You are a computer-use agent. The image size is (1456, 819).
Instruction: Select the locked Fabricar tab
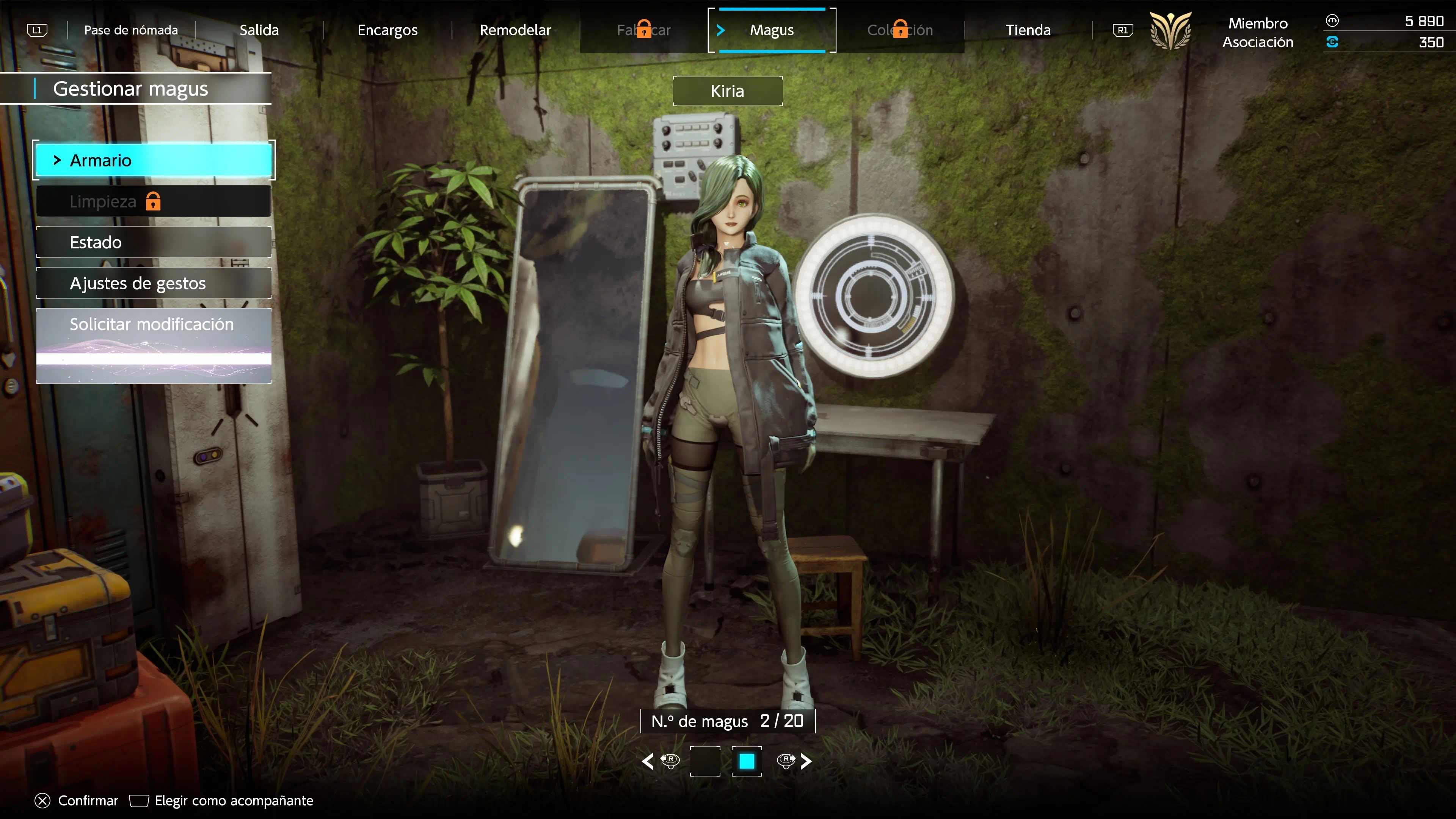(x=643, y=30)
